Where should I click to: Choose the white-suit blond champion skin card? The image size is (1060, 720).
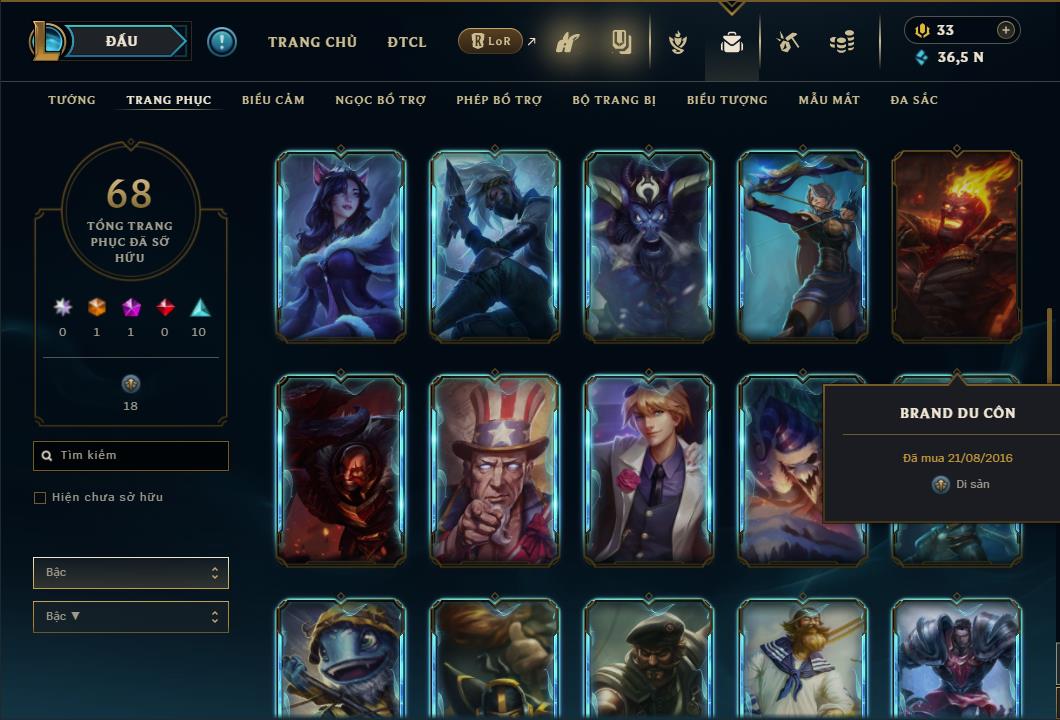click(649, 469)
